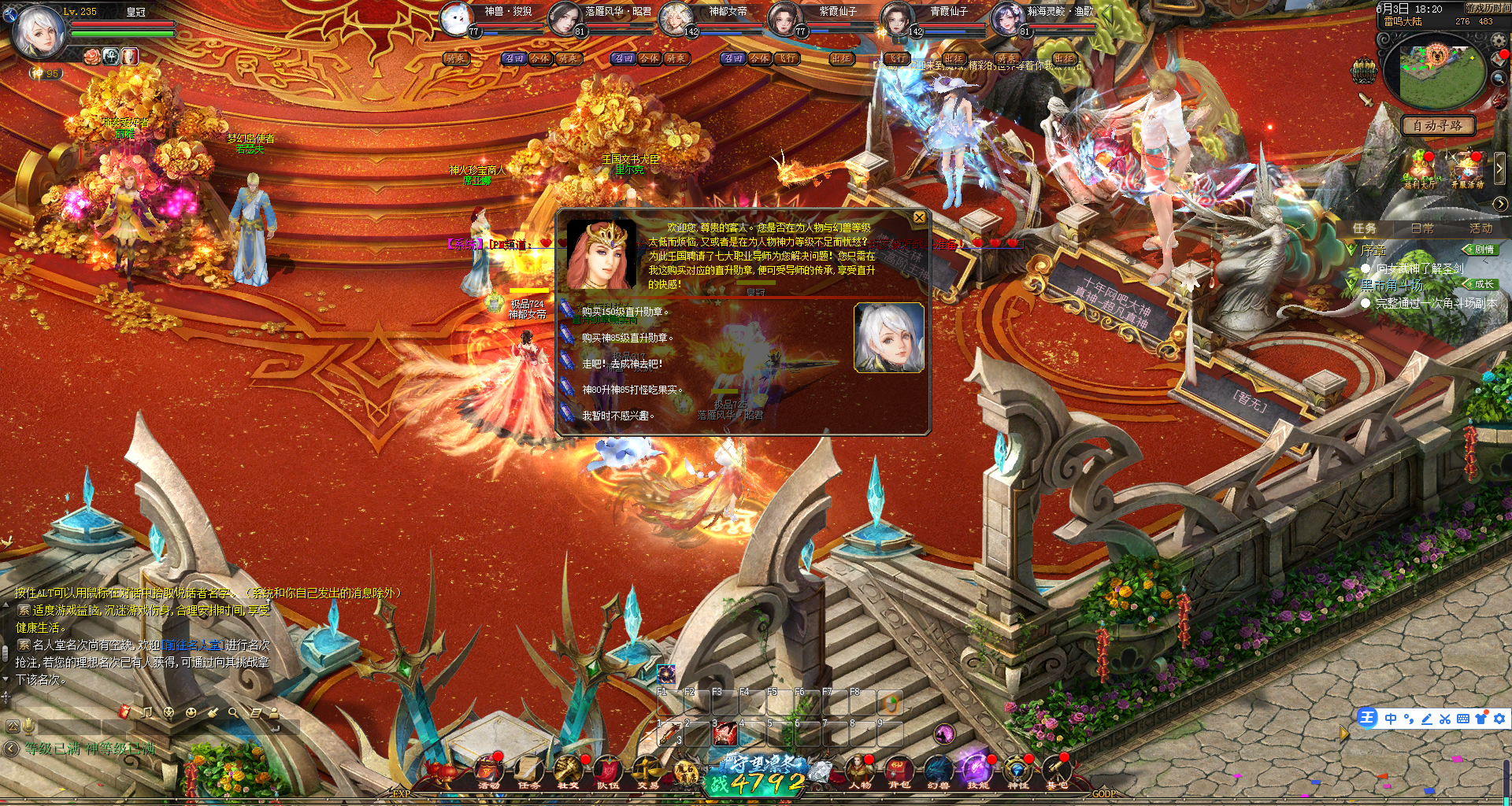Open the 队伍 team panel
The width and height of the screenshot is (1512, 806).
click(608, 771)
